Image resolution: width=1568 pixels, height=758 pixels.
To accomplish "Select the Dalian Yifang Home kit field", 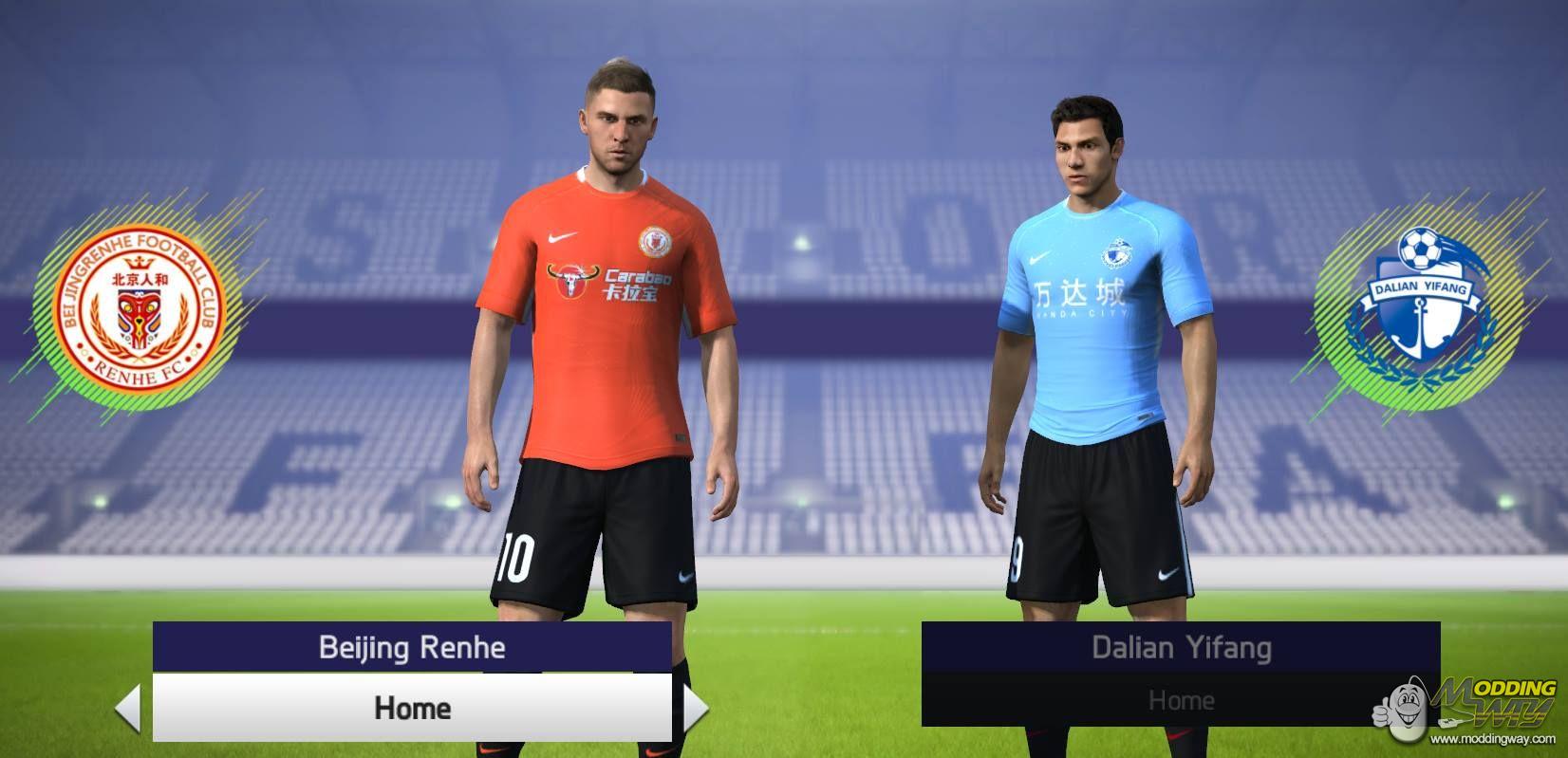I will (x=1181, y=700).
